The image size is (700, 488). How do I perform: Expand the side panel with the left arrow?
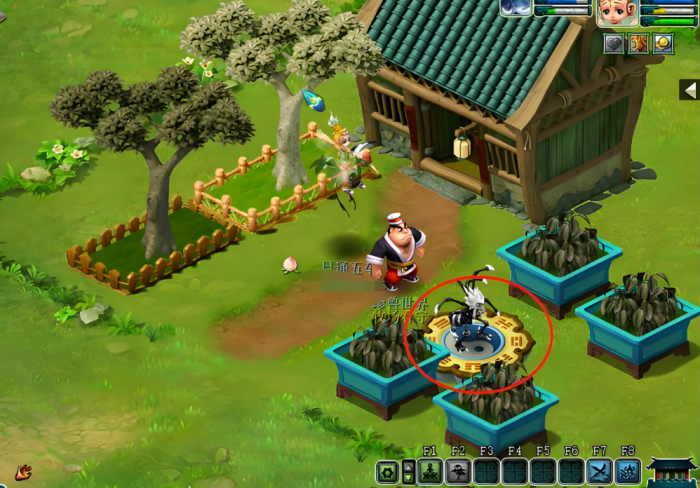click(x=689, y=90)
